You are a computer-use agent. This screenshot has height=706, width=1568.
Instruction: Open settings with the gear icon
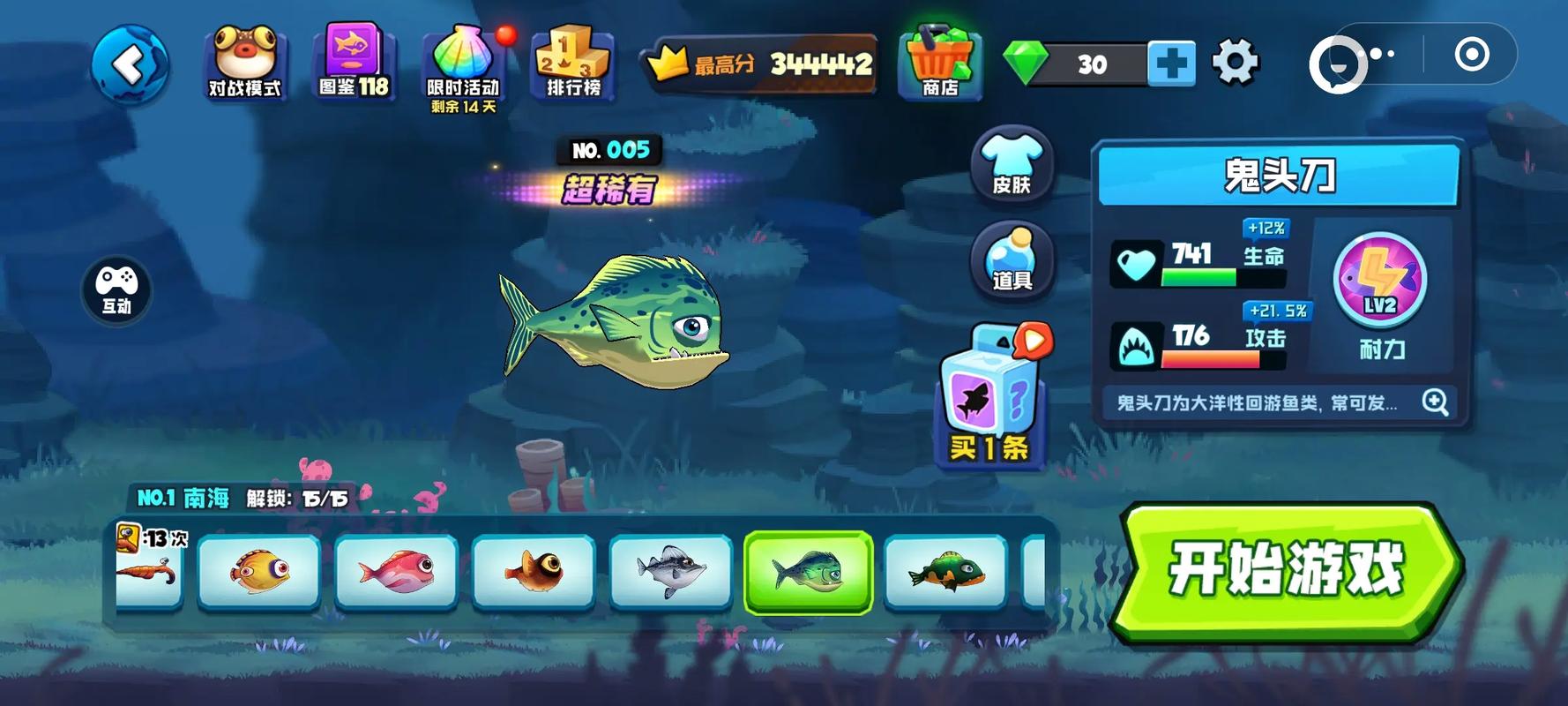pyautogui.click(x=1235, y=63)
